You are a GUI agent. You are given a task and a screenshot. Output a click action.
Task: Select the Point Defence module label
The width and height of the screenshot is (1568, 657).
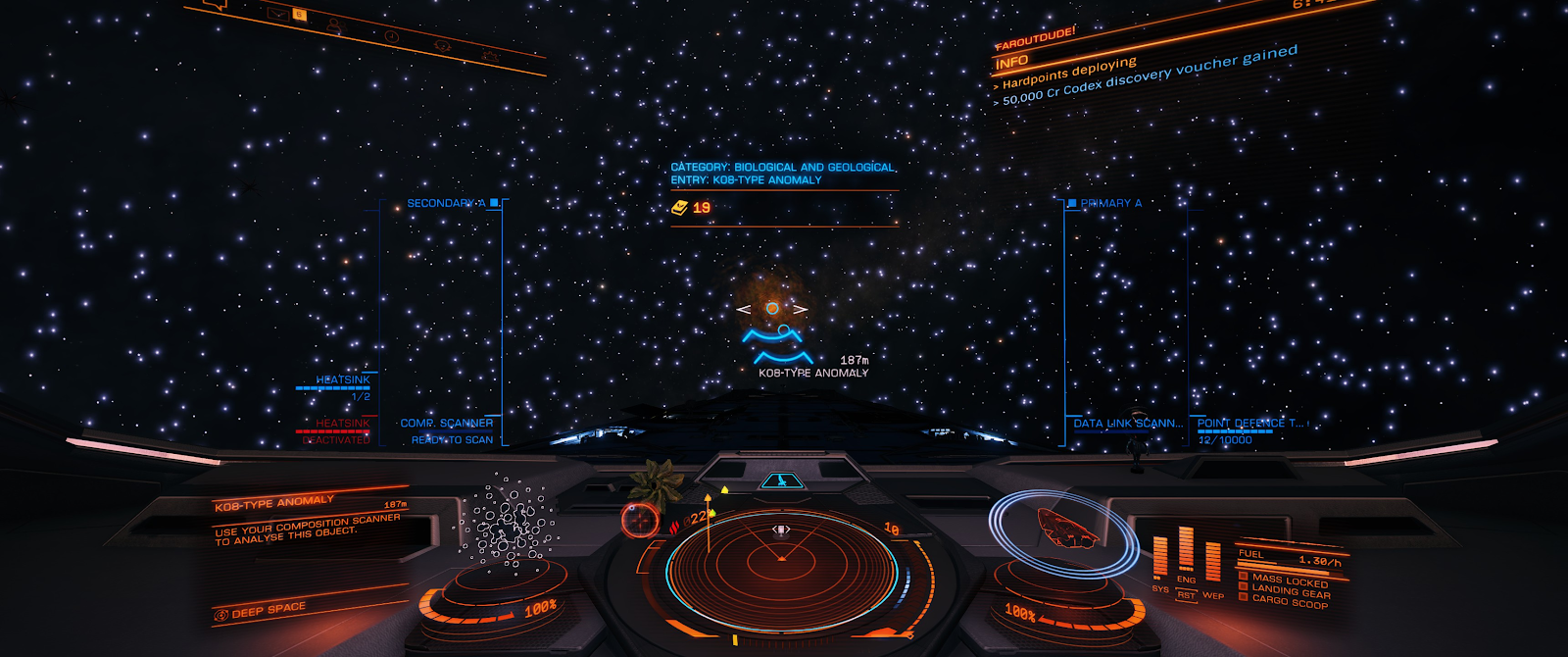pyautogui.click(x=1250, y=424)
